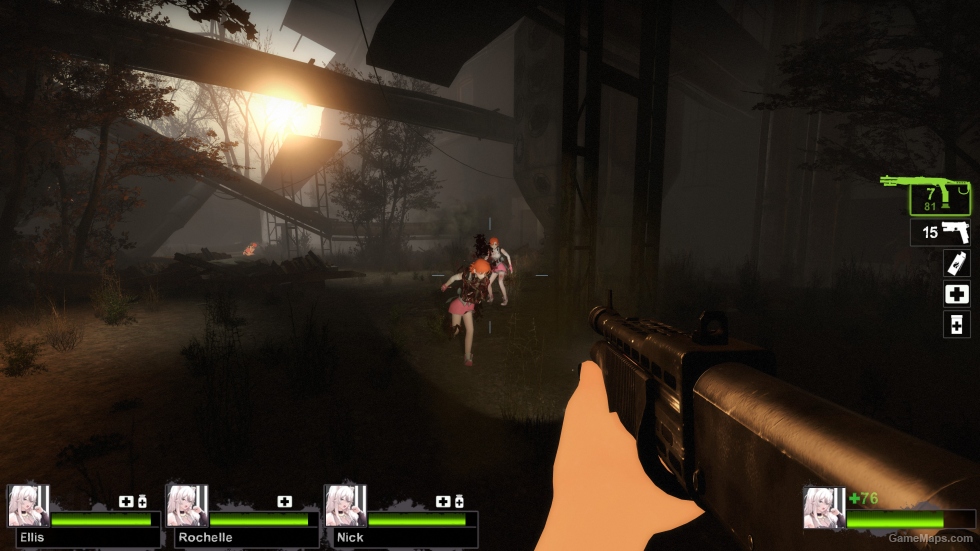Choose the throwable bottle item slot
This screenshot has height=551, width=980.
957,263
